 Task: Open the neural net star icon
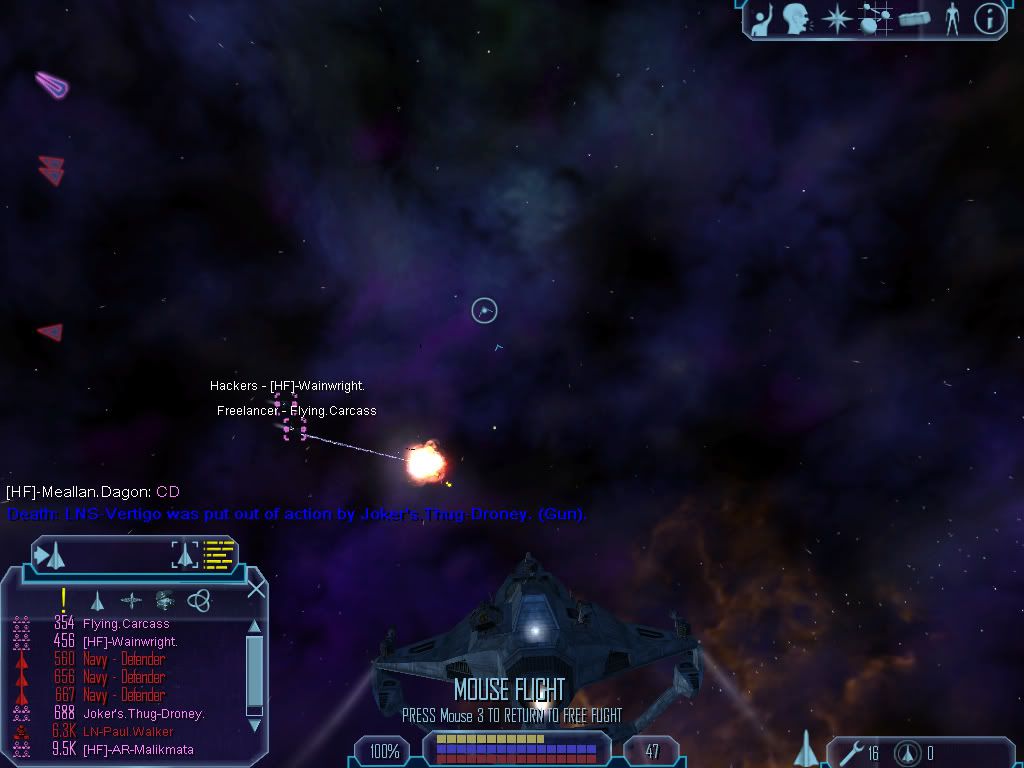[836, 19]
